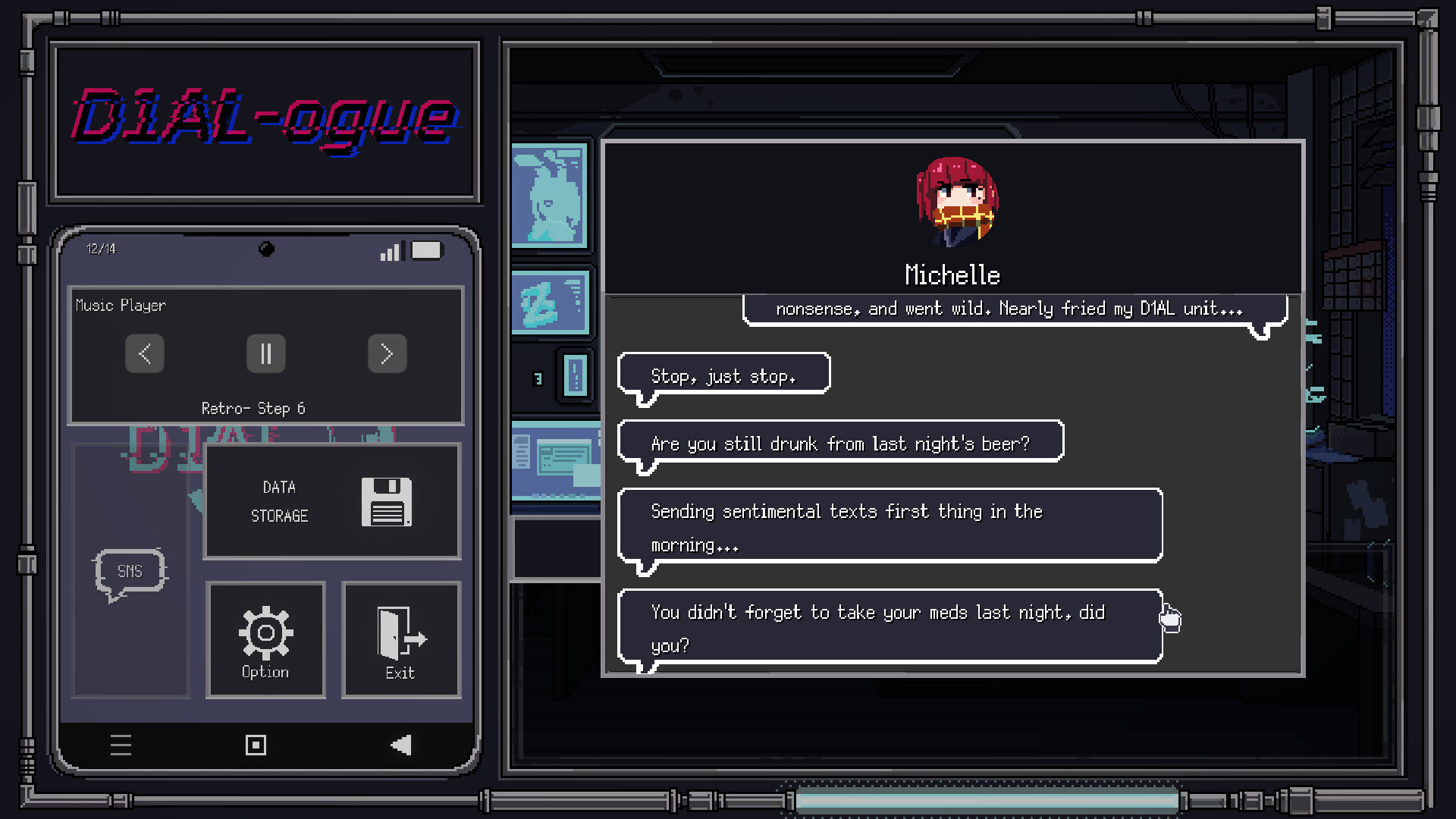Tap the phone's square home button
1456x819 pixels.
click(256, 745)
